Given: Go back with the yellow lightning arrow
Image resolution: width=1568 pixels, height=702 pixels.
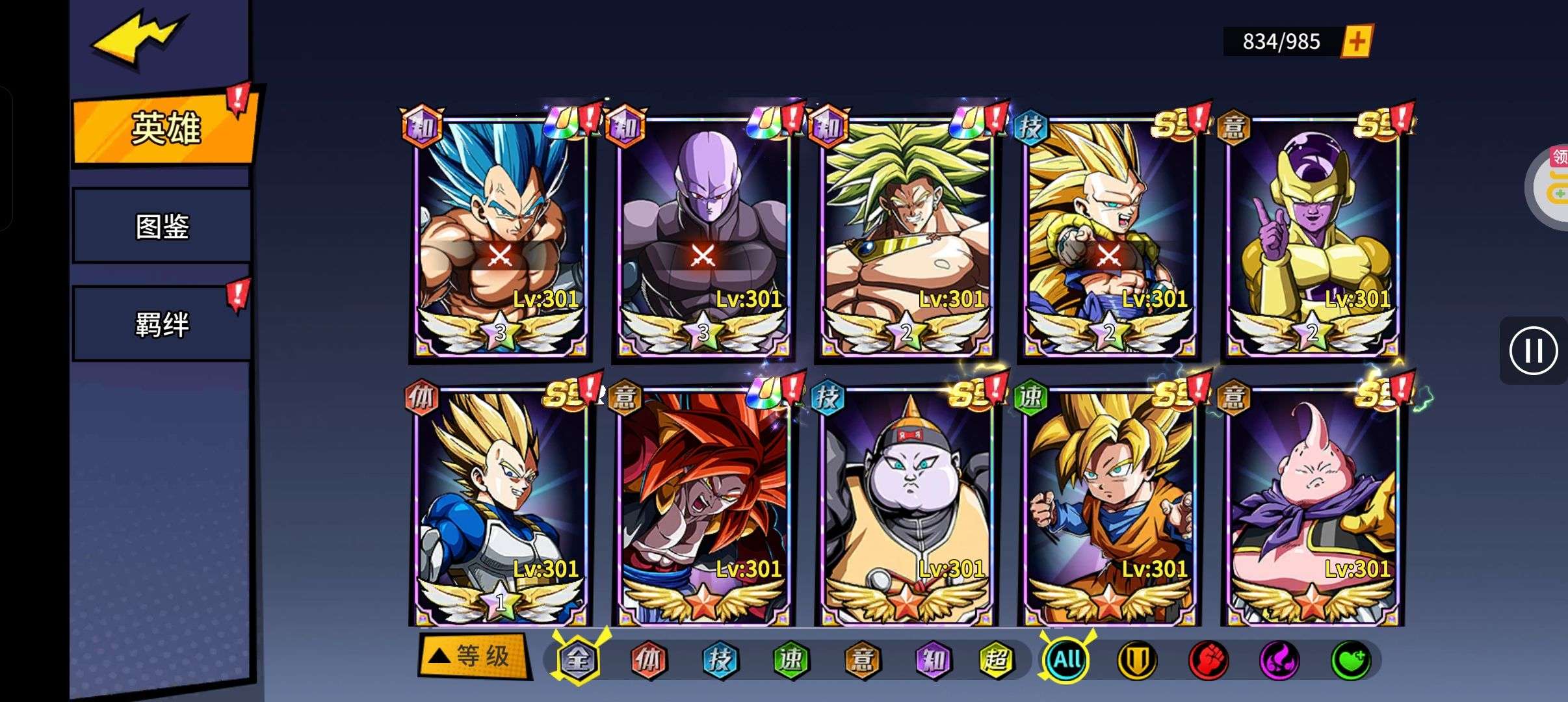Looking at the screenshot, I should point(138,39).
